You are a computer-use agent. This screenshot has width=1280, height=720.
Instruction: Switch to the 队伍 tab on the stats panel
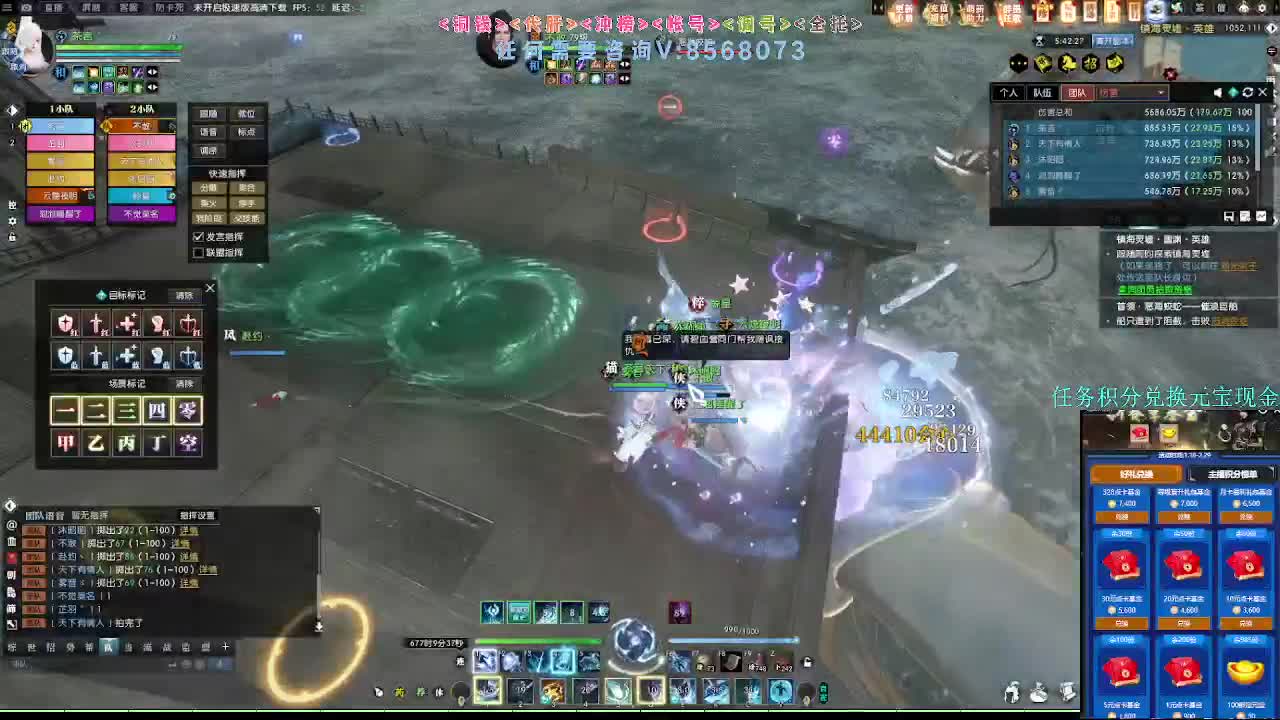tap(1043, 92)
